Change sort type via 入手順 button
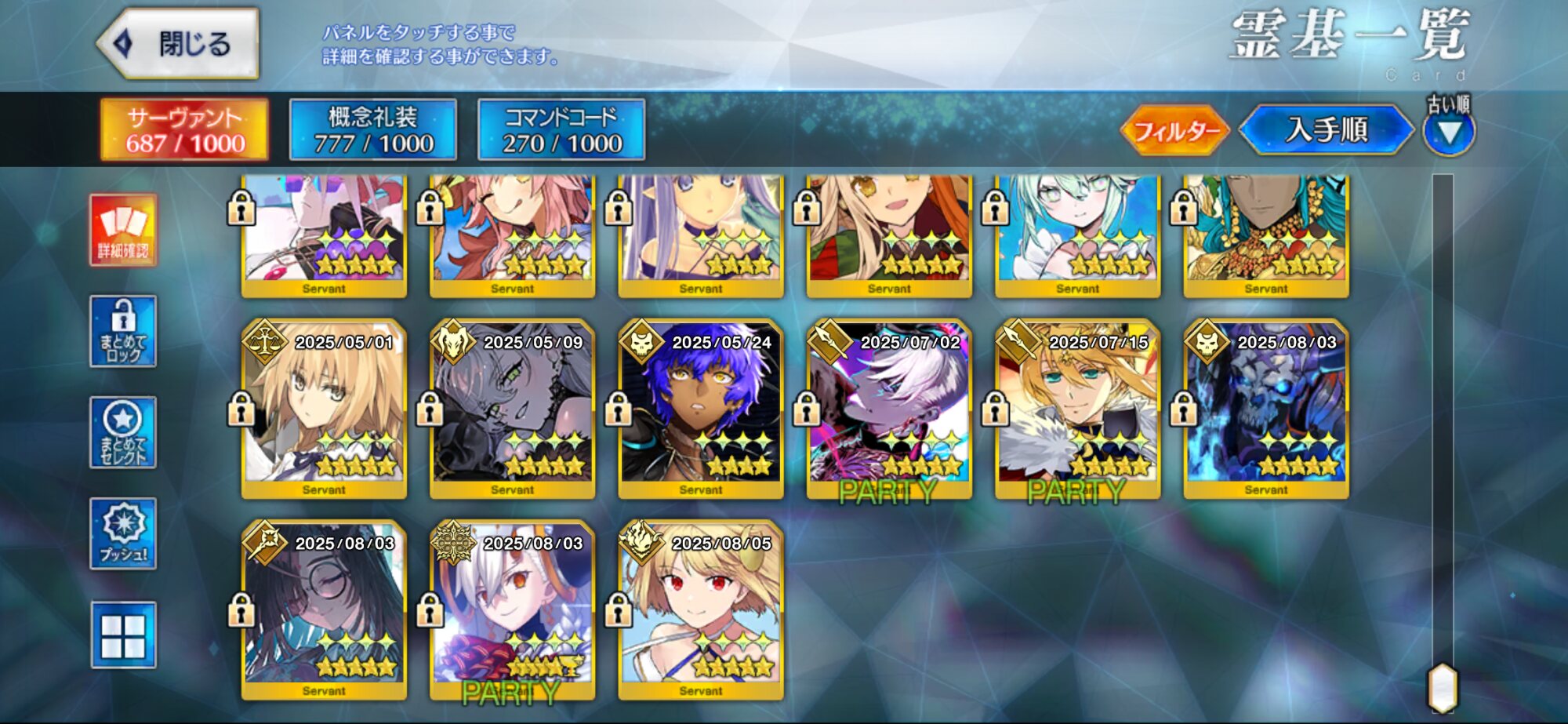The image size is (1568, 724). click(1327, 130)
